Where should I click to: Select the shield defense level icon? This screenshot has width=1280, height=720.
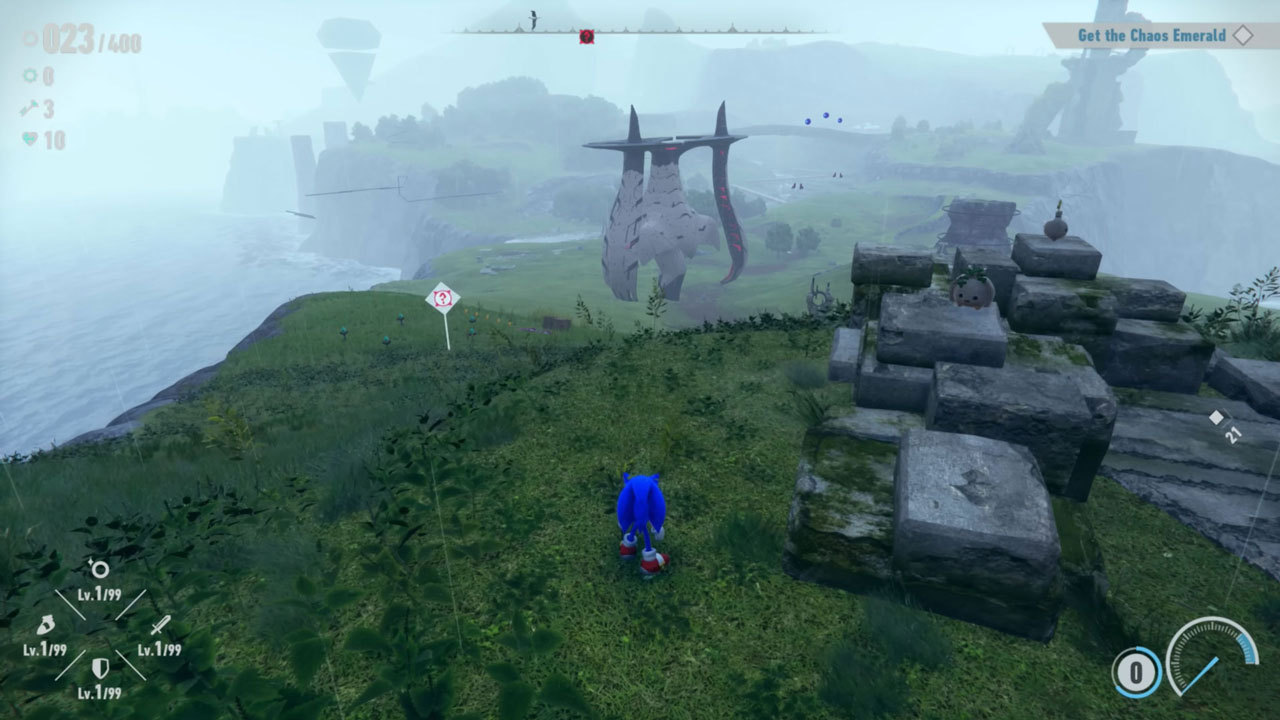tap(100, 668)
